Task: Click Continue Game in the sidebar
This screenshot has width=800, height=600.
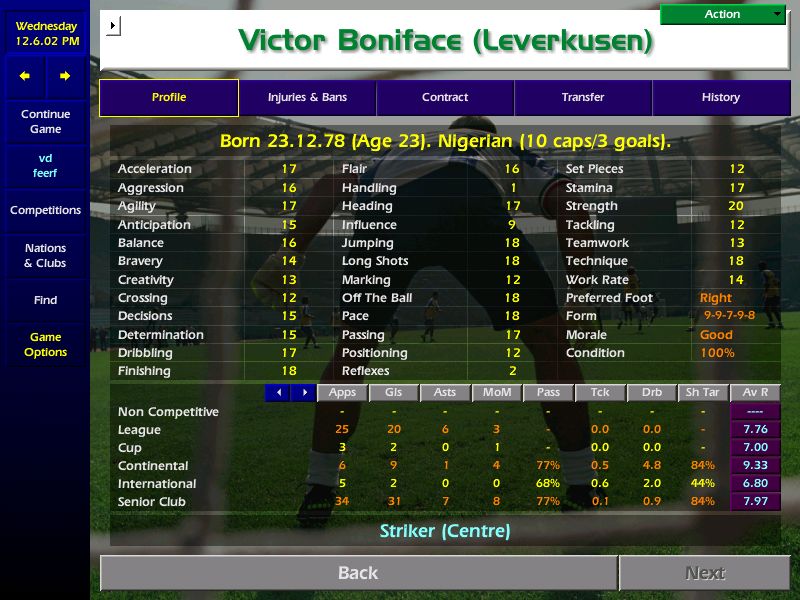Action: coord(45,122)
